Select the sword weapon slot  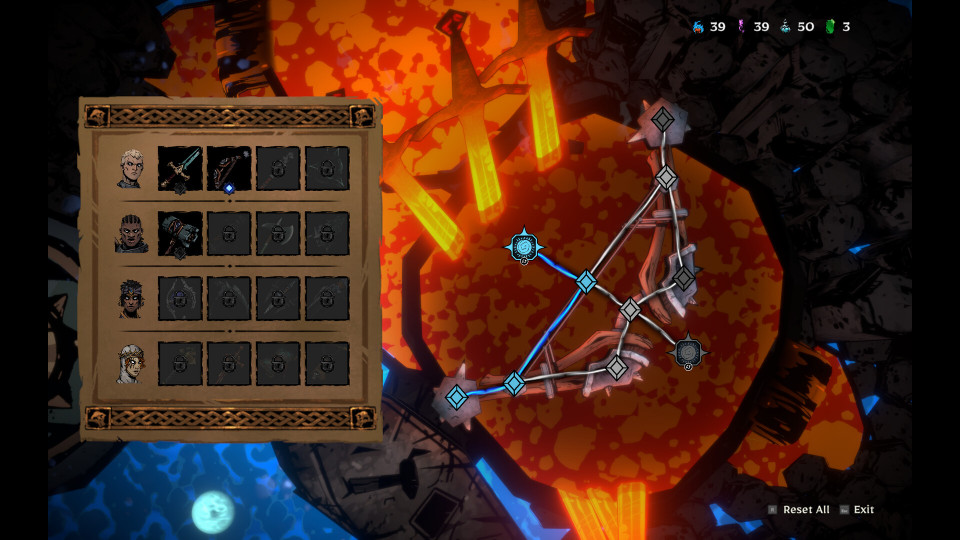180,168
